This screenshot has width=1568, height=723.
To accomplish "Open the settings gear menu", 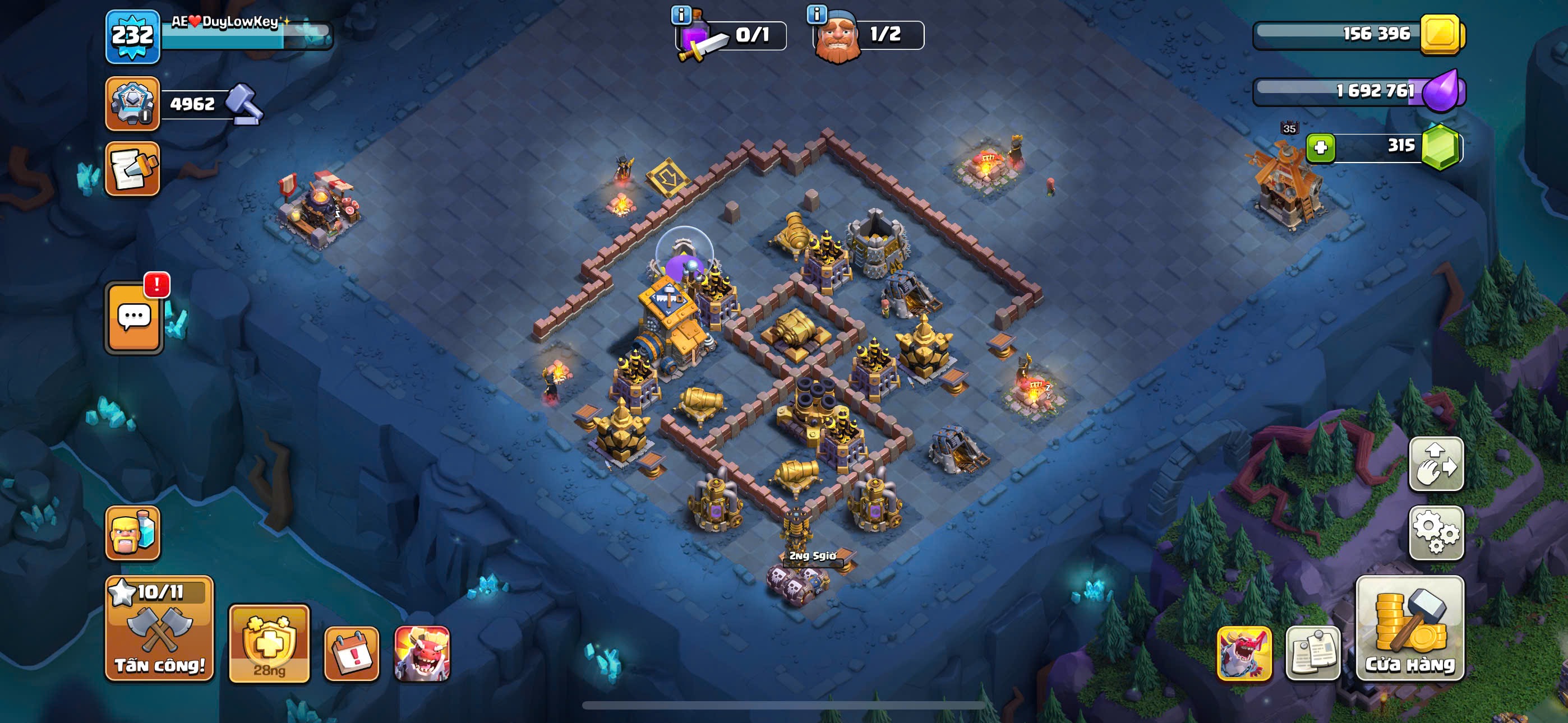I will pyautogui.click(x=1436, y=532).
